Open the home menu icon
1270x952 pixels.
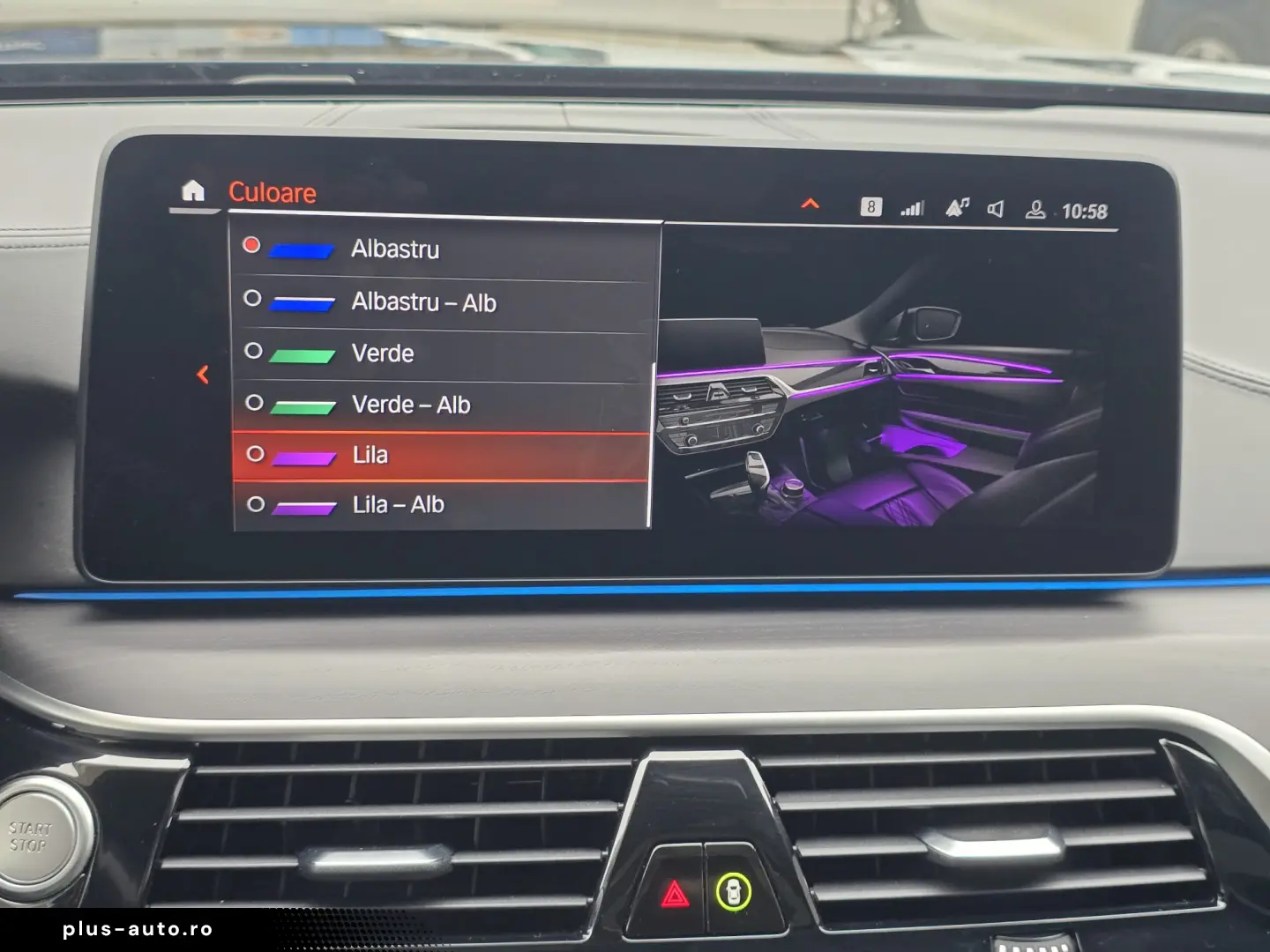point(193,190)
